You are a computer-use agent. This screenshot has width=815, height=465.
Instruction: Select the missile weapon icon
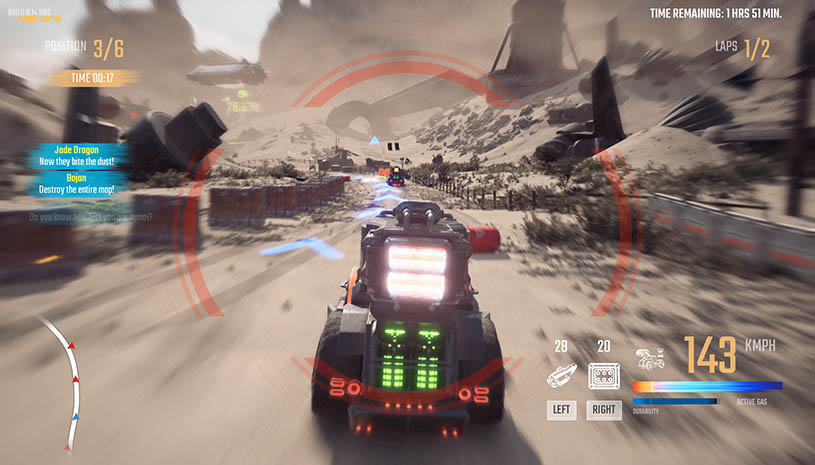point(561,376)
